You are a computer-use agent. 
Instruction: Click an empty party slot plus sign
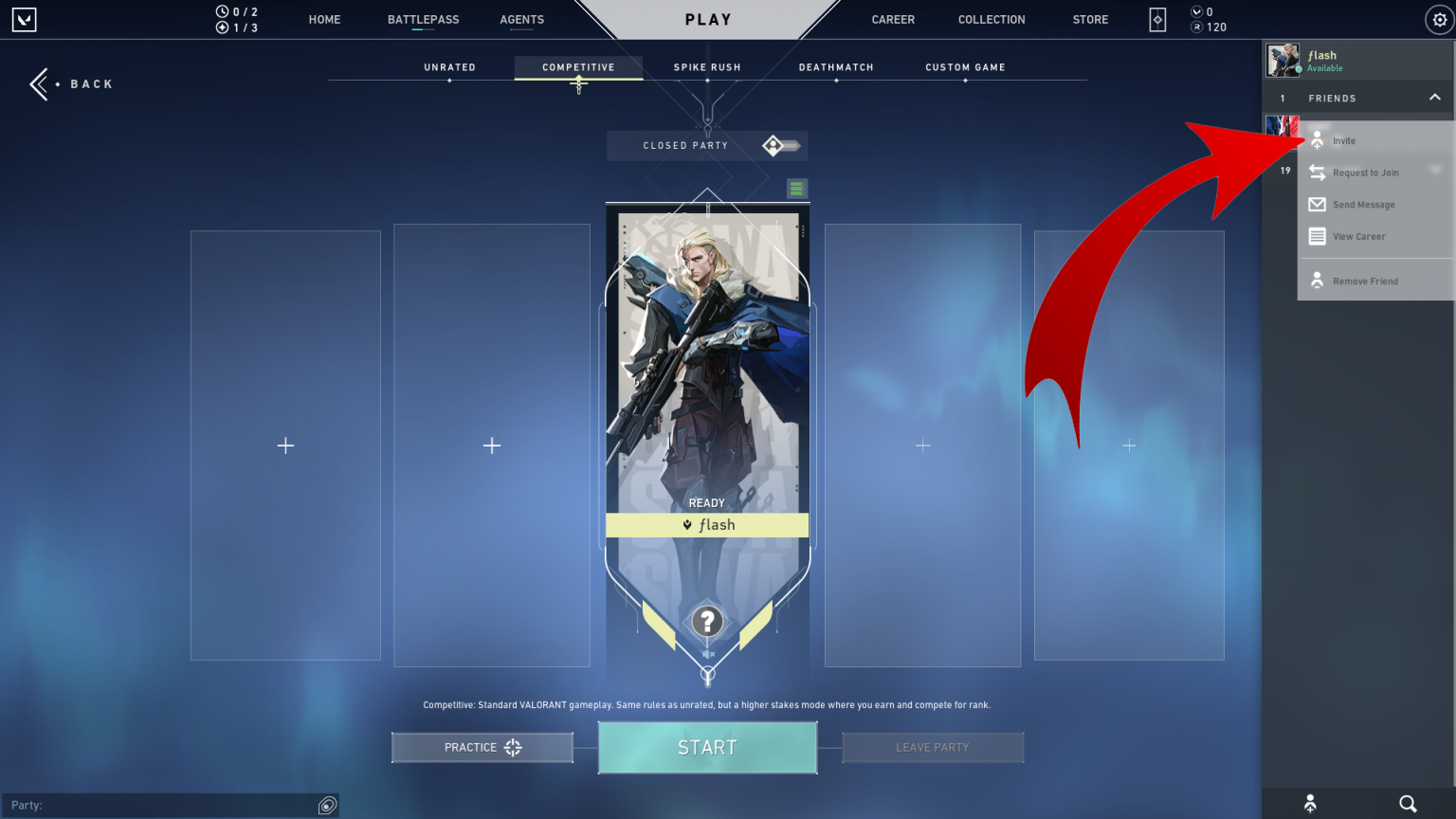click(x=285, y=445)
